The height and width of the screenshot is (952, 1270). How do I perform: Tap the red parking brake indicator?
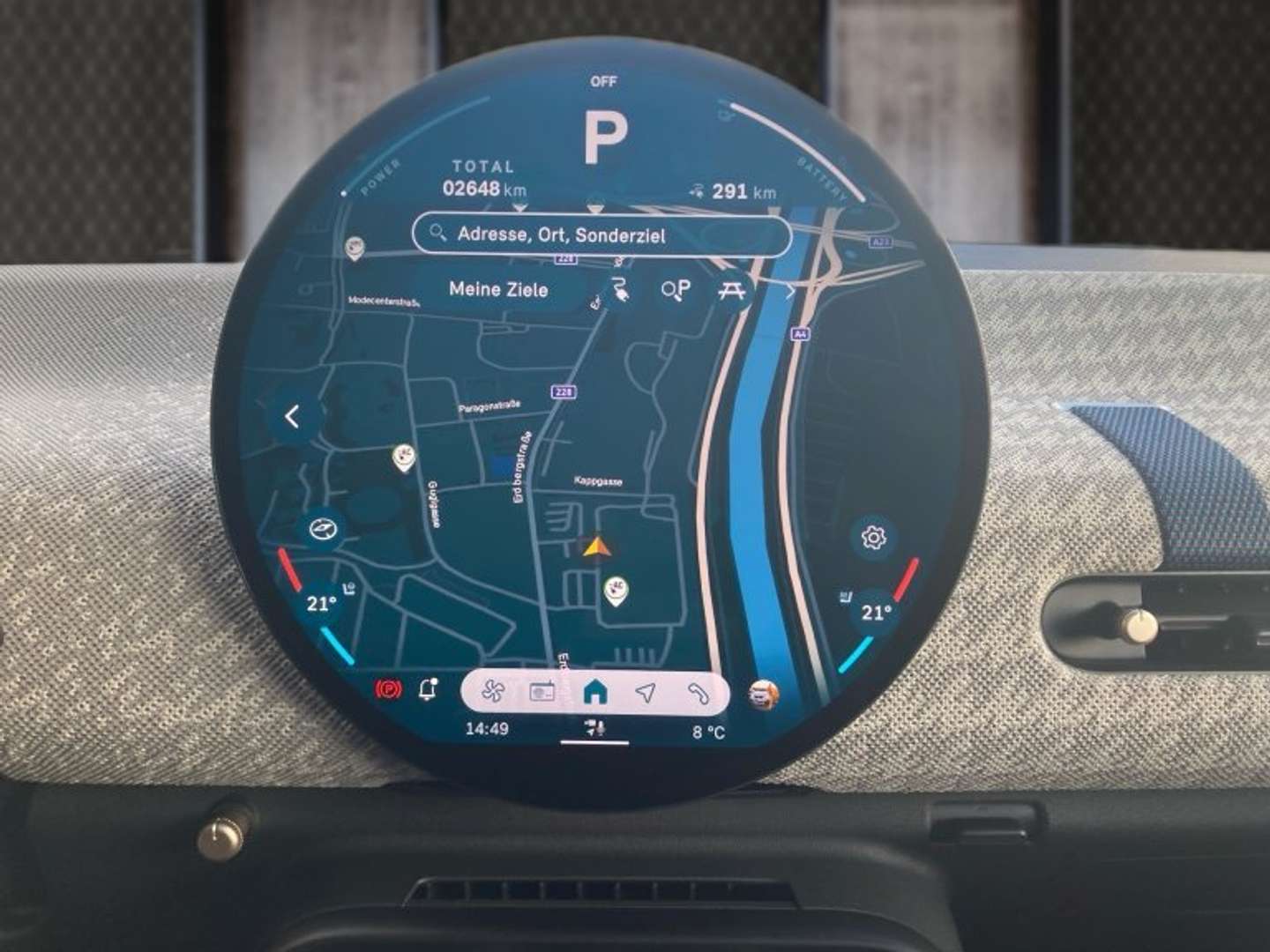point(388,689)
